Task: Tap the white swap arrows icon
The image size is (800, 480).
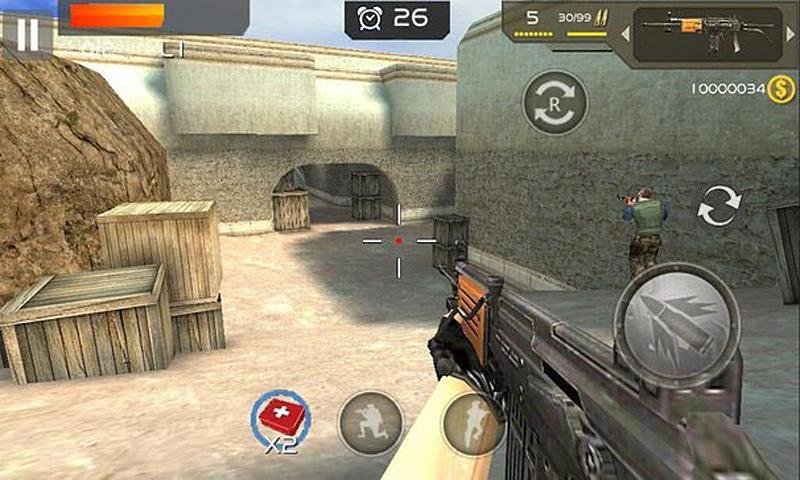Action: pos(718,206)
